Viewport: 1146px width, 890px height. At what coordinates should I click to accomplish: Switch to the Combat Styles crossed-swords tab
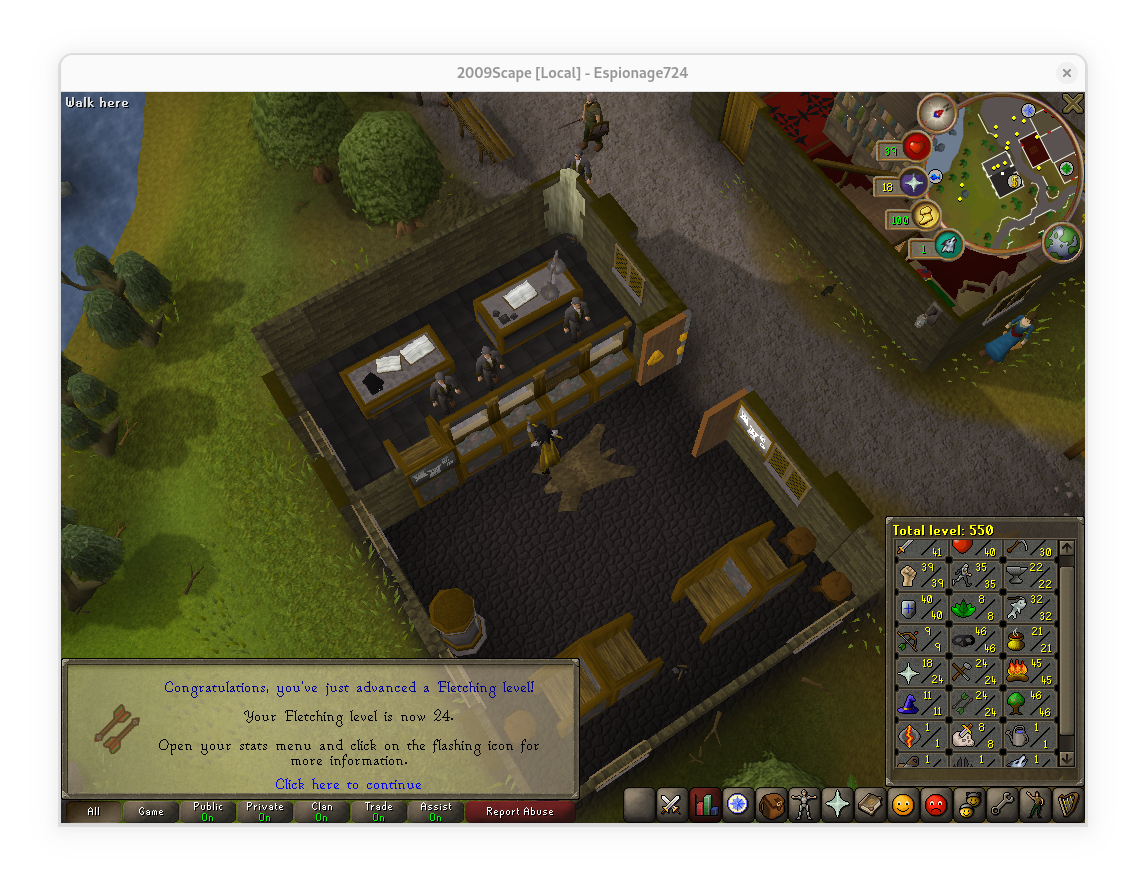[671, 804]
